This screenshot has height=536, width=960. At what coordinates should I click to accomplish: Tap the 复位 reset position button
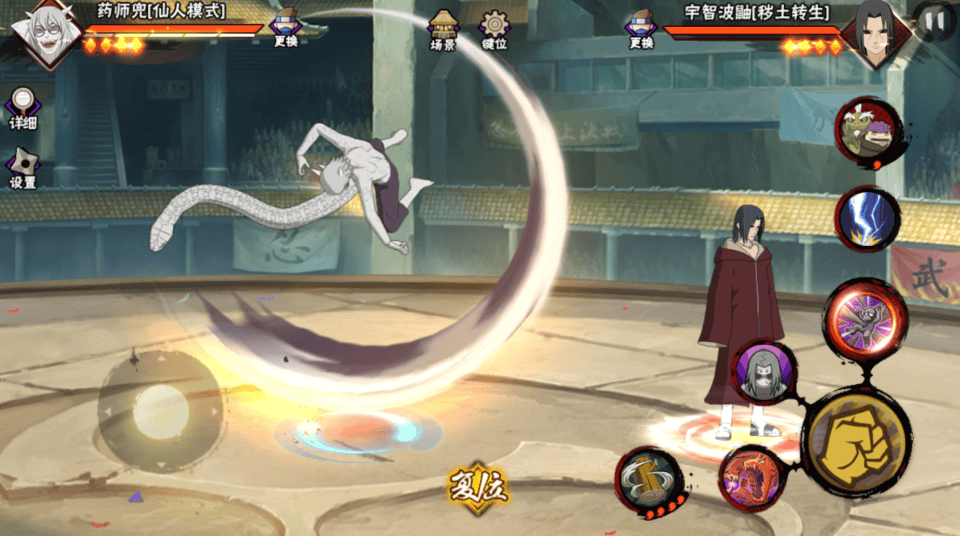(x=478, y=487)
